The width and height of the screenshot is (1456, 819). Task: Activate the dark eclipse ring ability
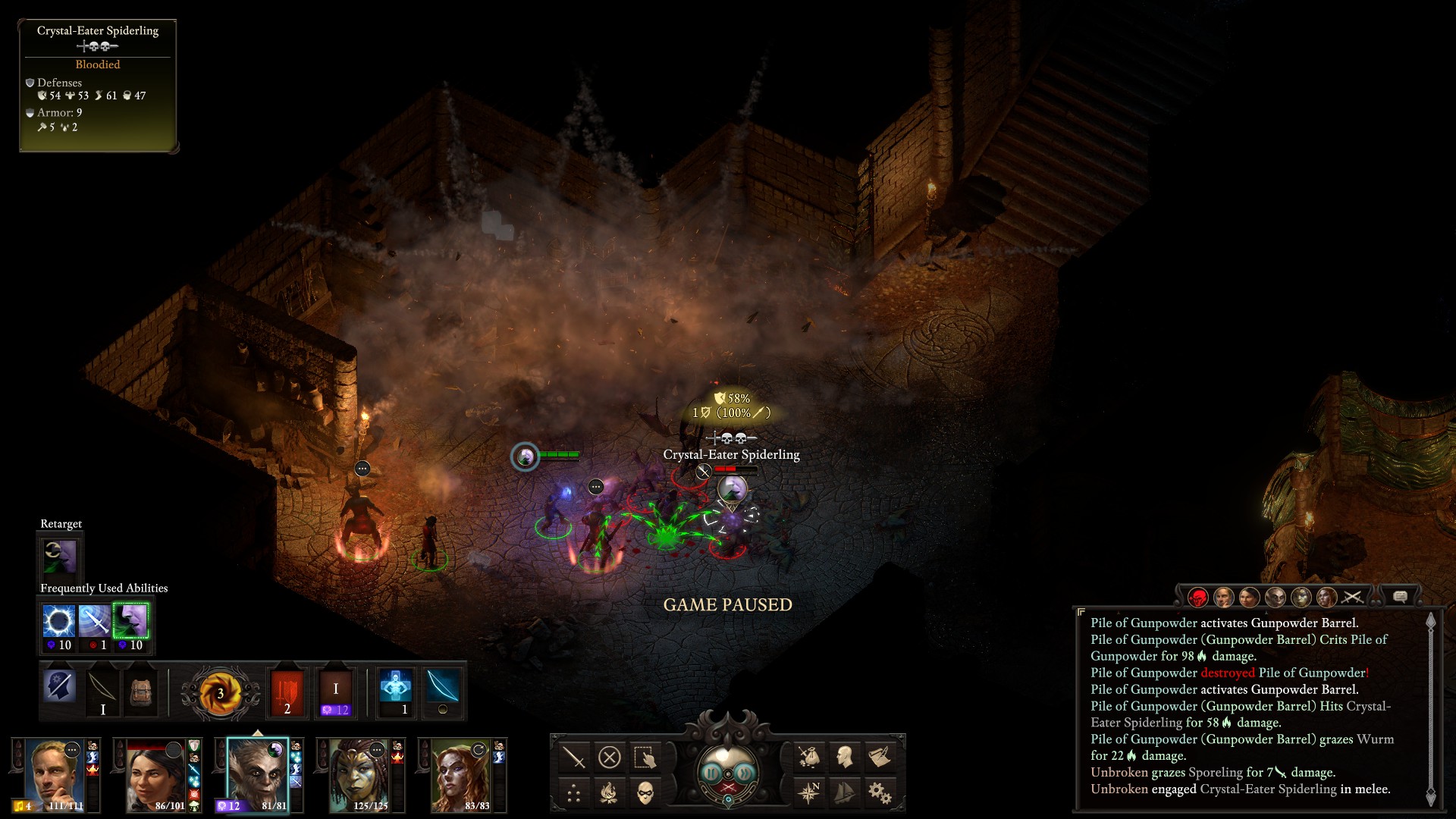click(x=58, y=621)
